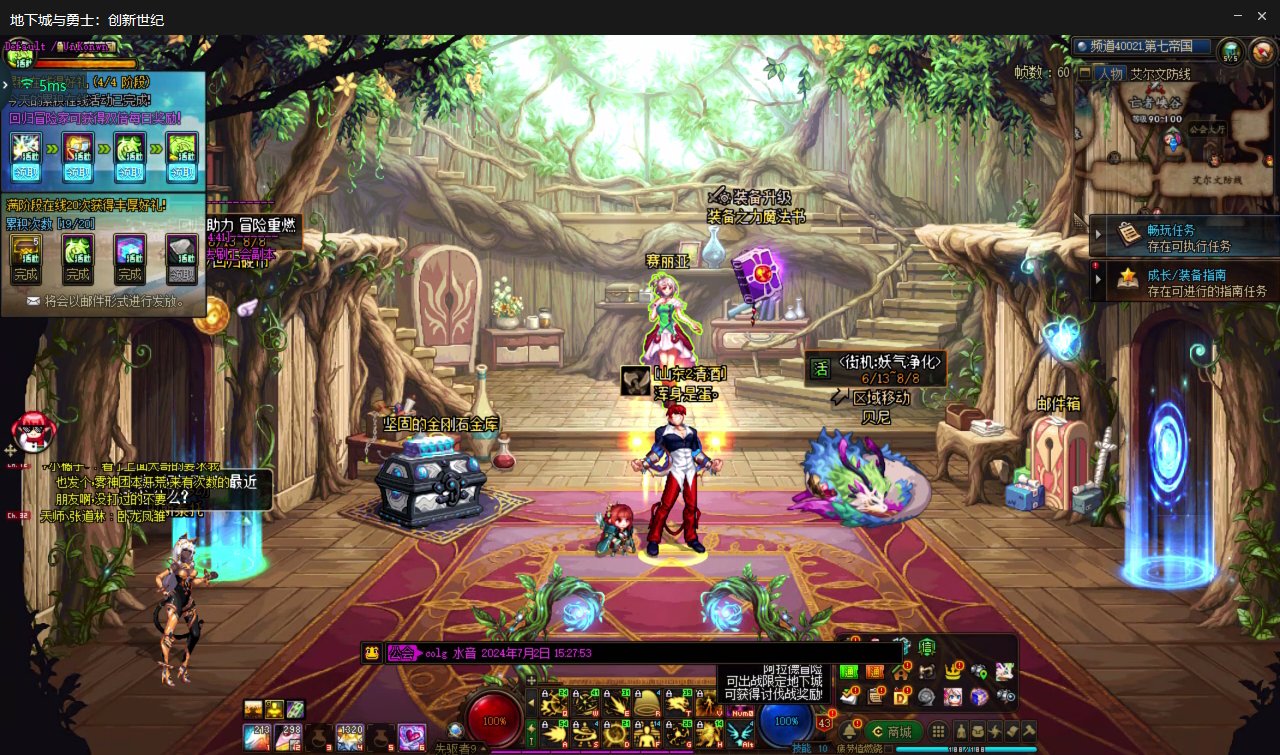Screen dimensions: 1280x755
Task: Click the channel selector 频道40021 第七帝国
Action: click(1142, 47)
